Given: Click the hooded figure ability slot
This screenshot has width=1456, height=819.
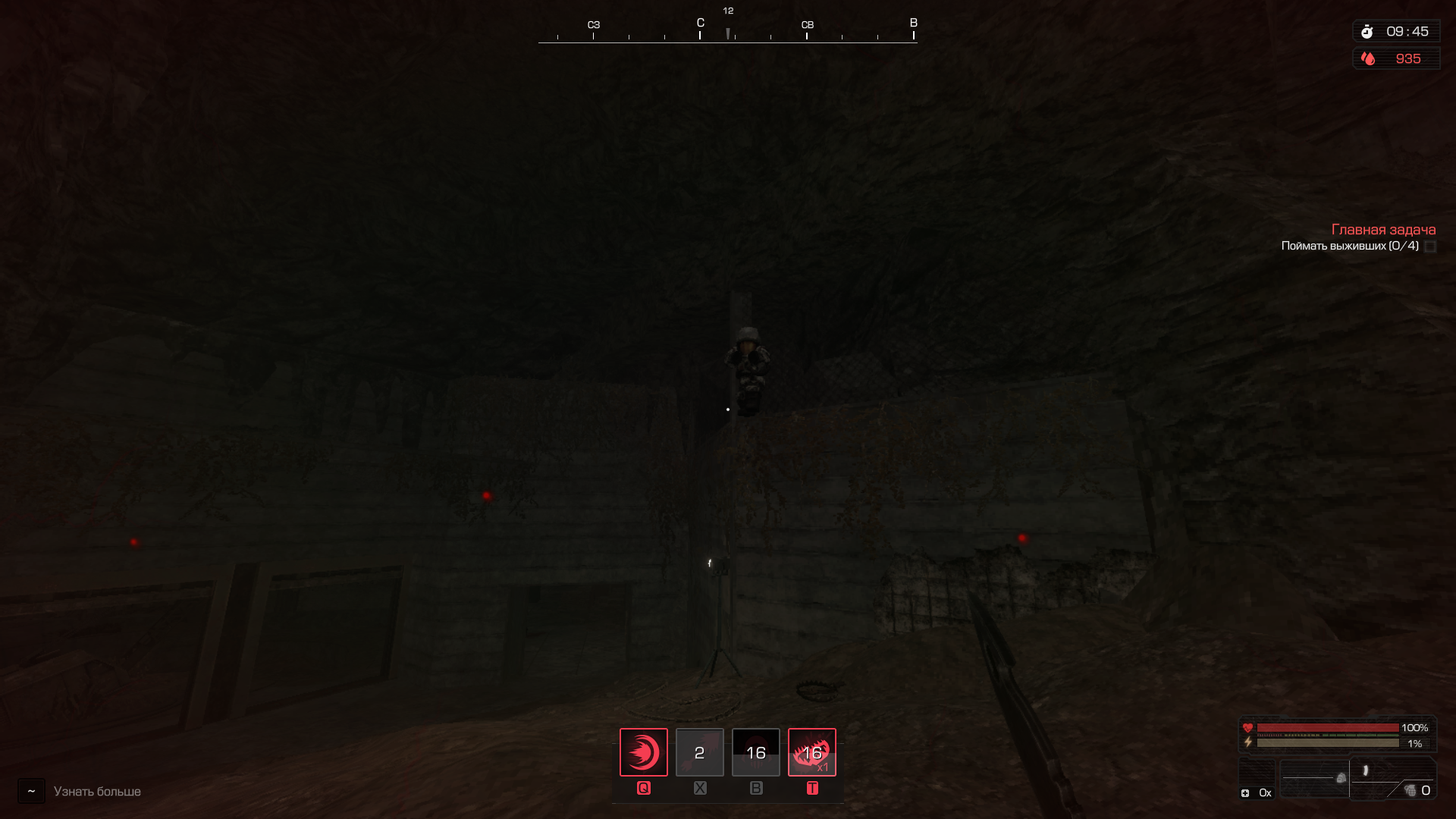Looking at the screenshot, I should tap(755, 752).
